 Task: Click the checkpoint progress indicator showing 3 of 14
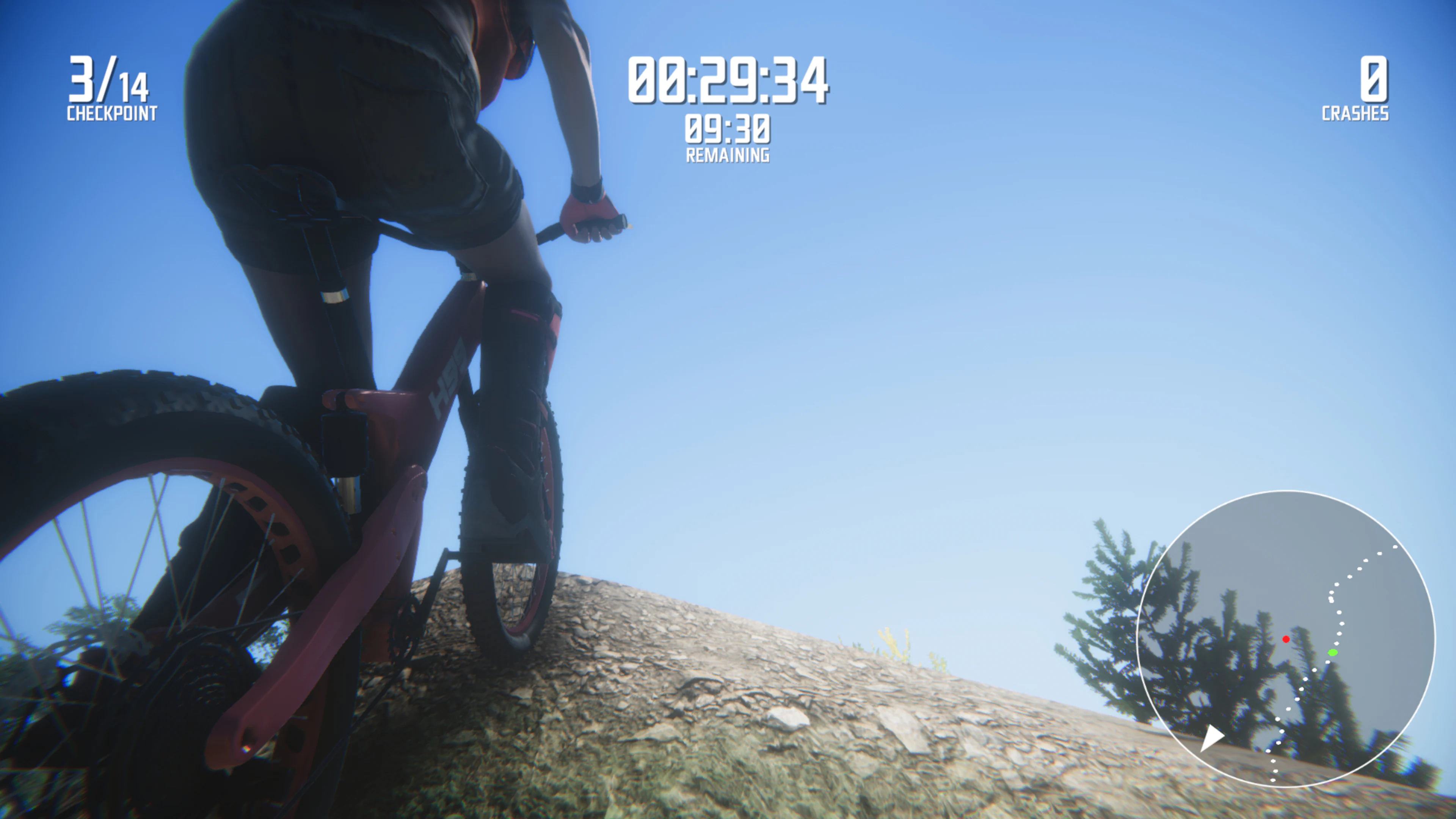tap(110, 85)
